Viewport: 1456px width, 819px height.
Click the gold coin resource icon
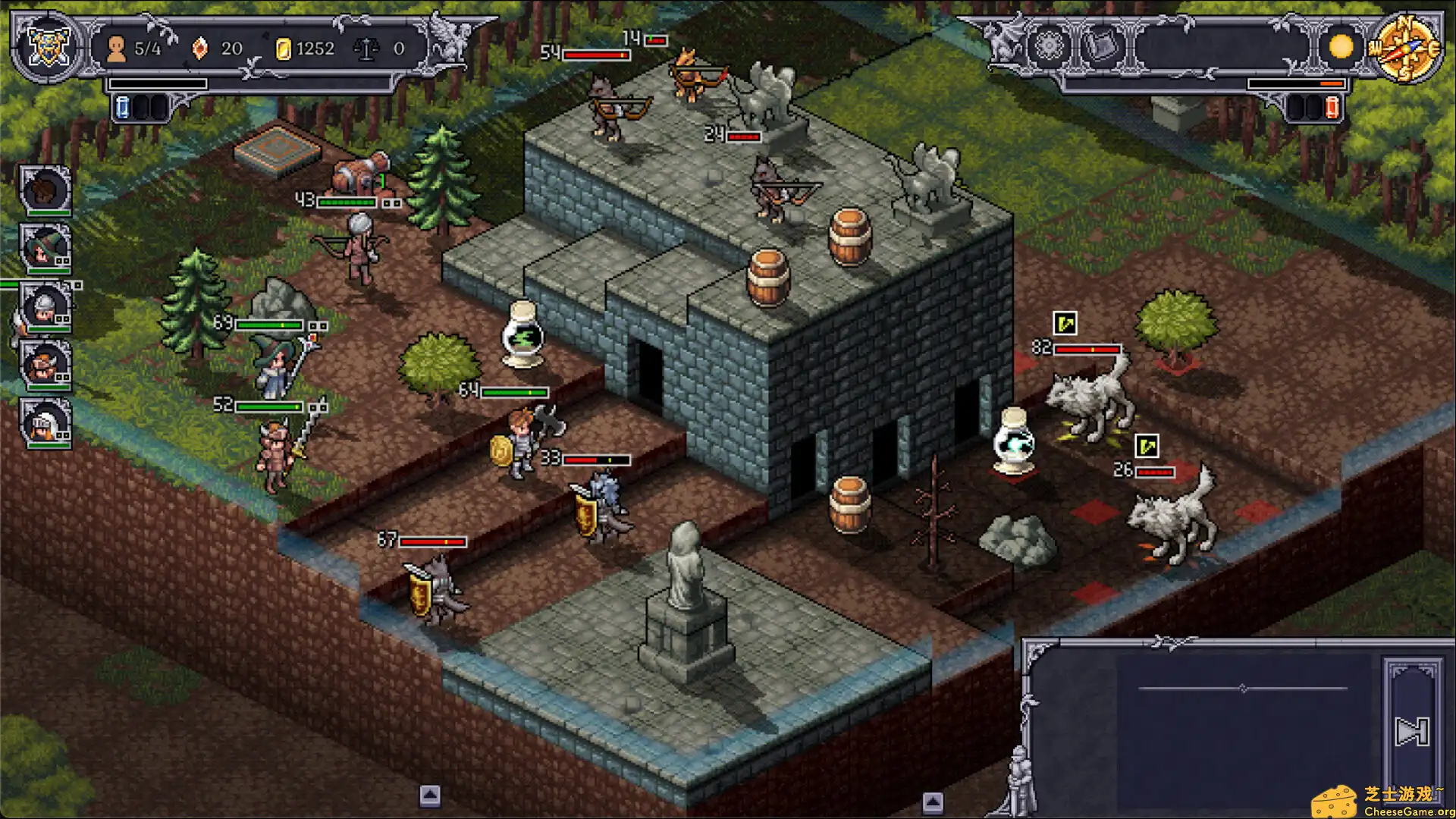point(284,49)
